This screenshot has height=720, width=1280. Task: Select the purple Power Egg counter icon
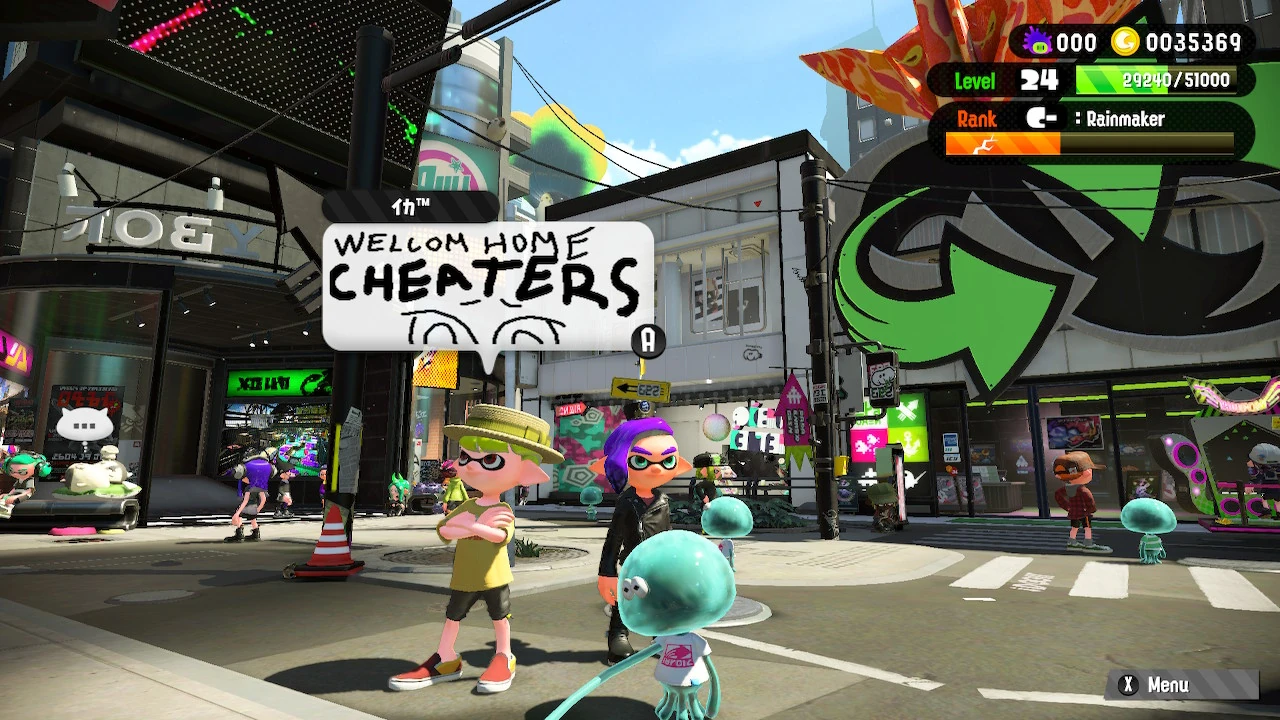coord(1037,41)
